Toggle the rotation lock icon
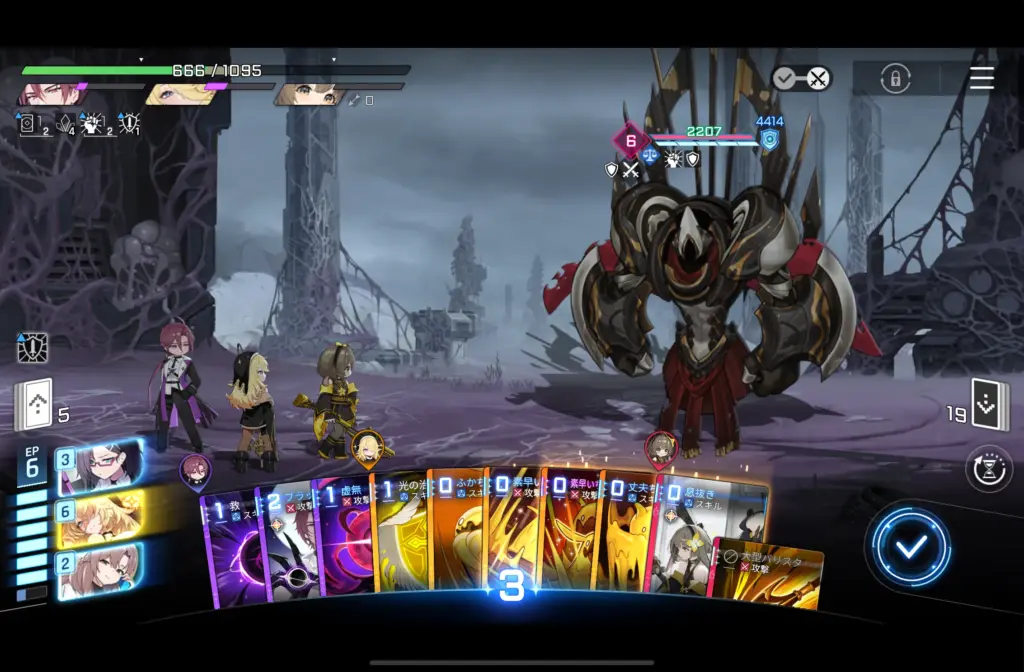Screen dimensions: 1024x672 (895, 78)
